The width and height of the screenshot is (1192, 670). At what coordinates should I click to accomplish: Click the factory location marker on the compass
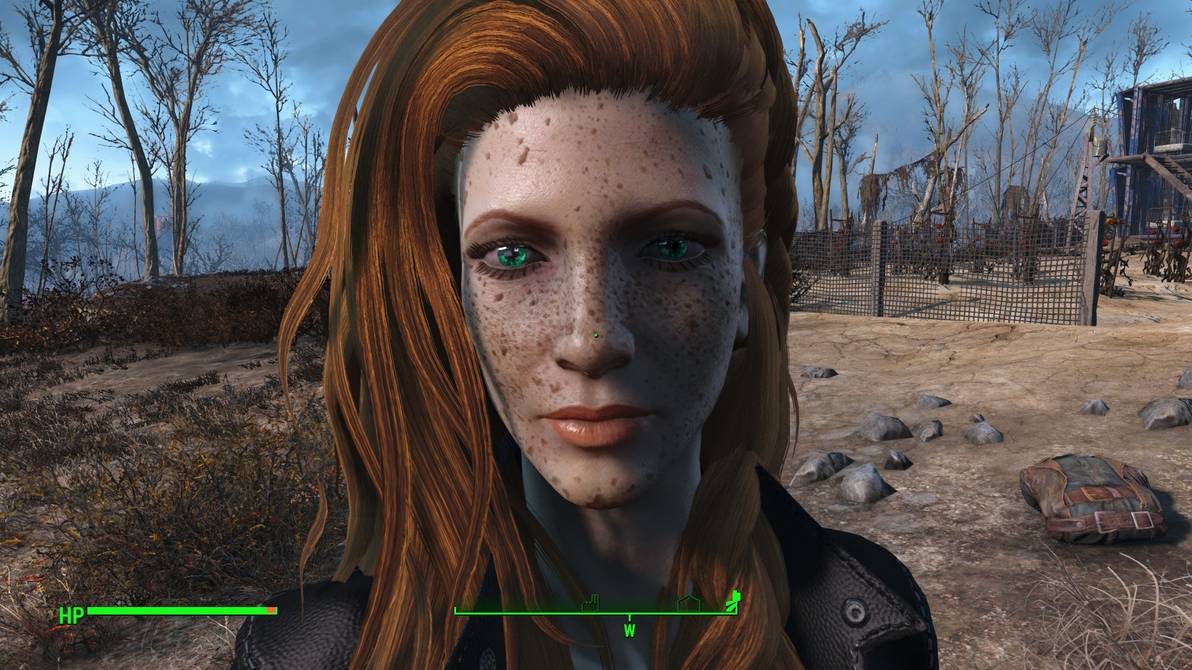coord(590,602)
